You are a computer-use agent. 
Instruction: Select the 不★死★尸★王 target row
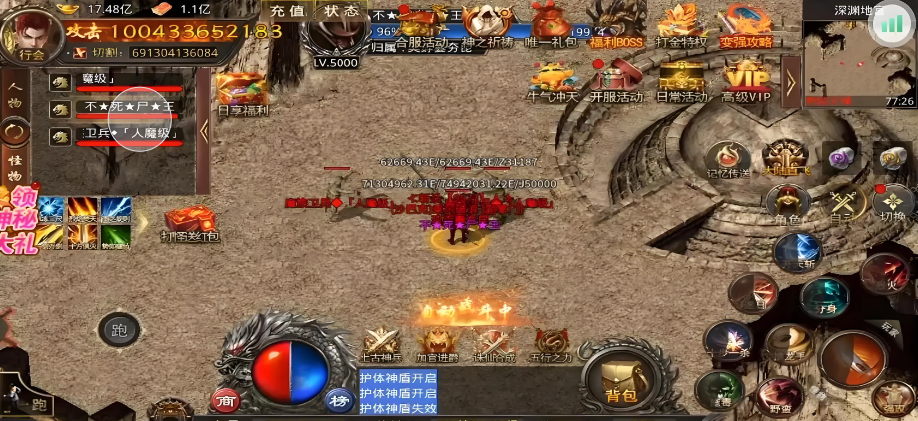click(128, 106)
